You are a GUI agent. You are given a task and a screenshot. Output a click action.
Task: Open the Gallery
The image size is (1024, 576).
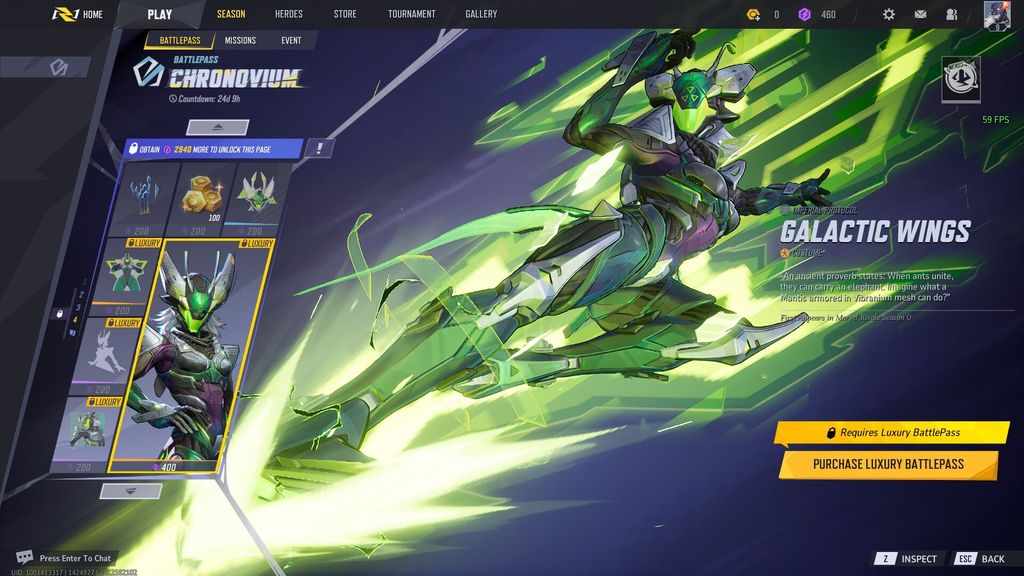481,14
